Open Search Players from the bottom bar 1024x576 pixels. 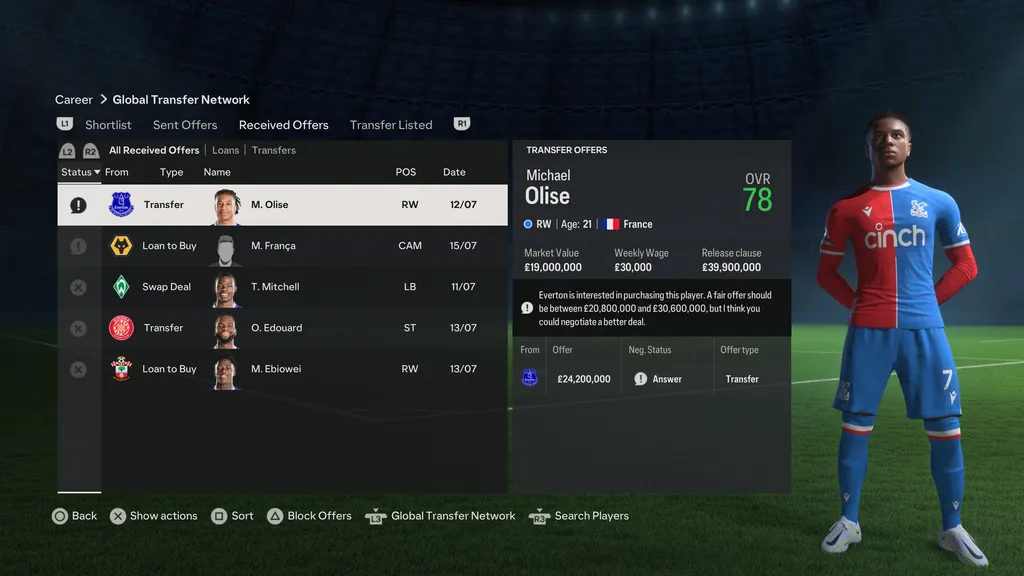580,516
